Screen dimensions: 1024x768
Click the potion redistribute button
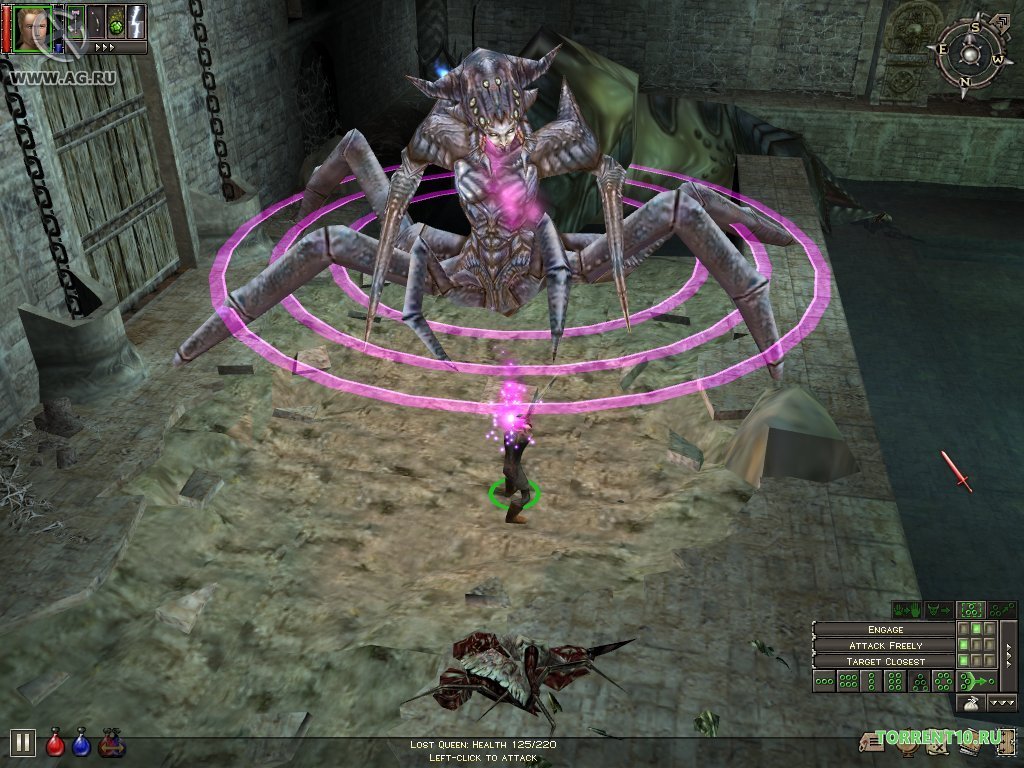[x=111, y=742]
